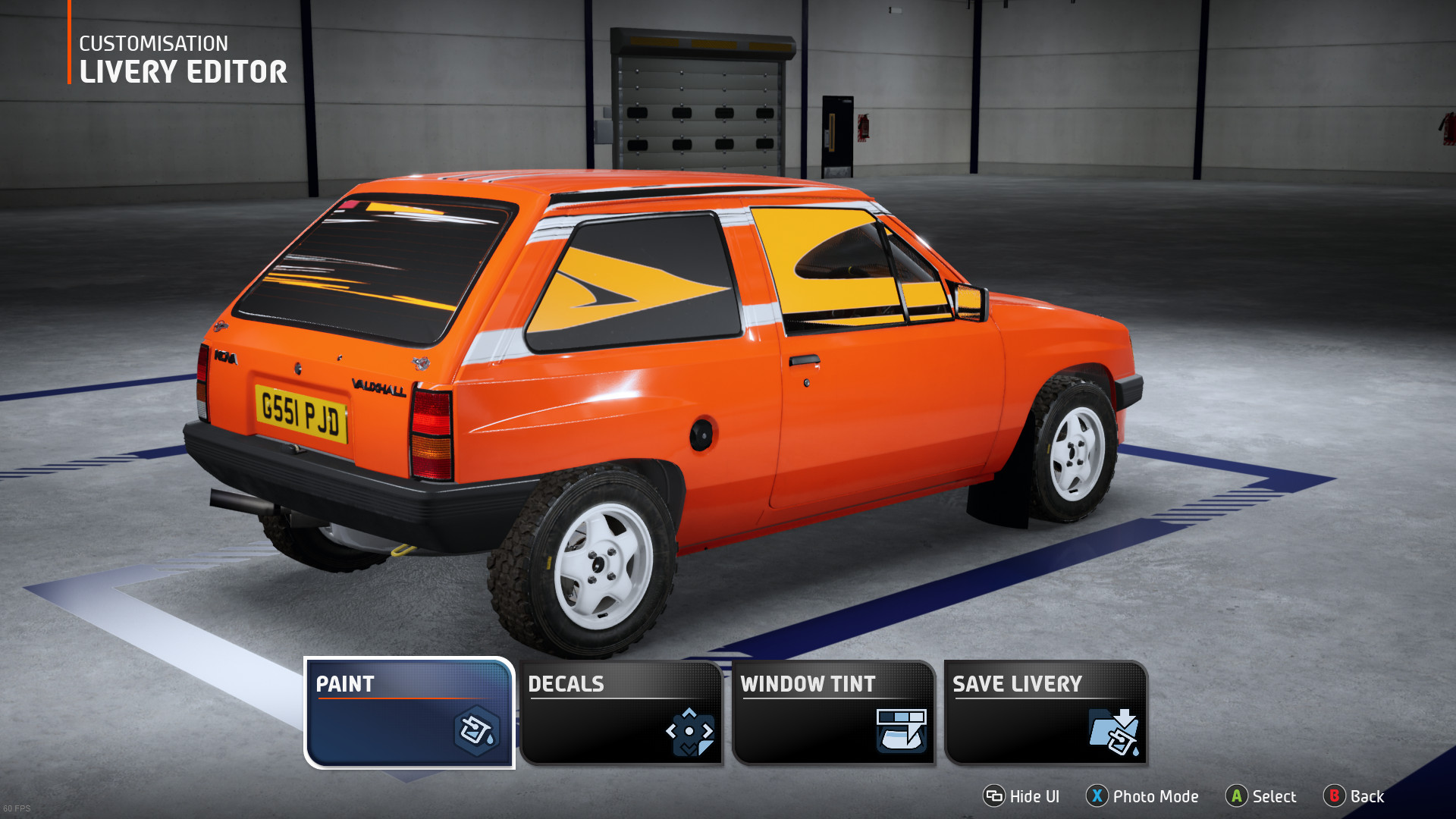Open the Paint option

(409, 713)
